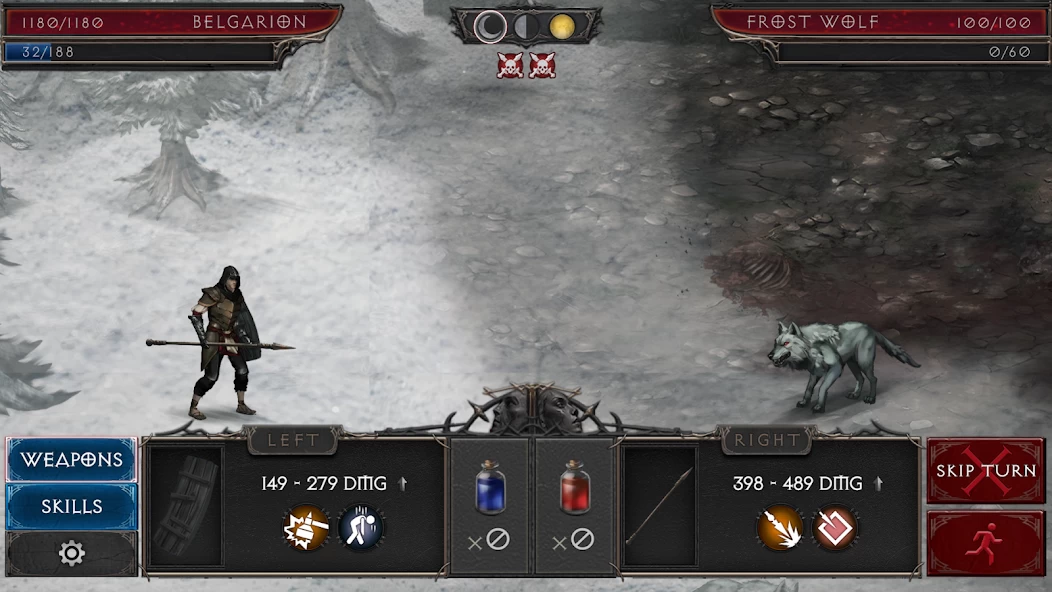Select the left-hand shield slot

click(x=186, y=507)
